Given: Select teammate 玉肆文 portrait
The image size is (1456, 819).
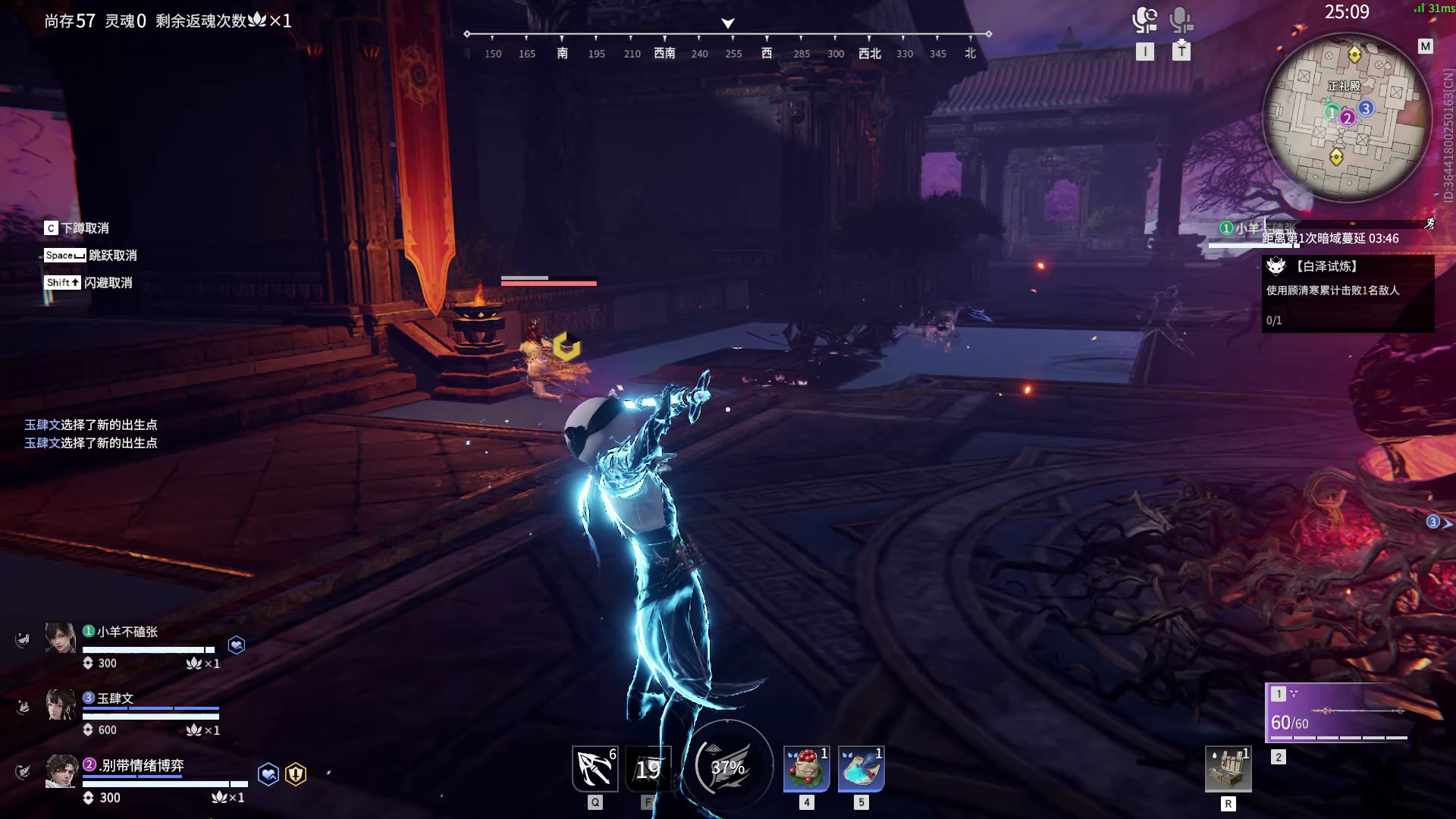Looking at the screenshot, I should coord(60,704).
